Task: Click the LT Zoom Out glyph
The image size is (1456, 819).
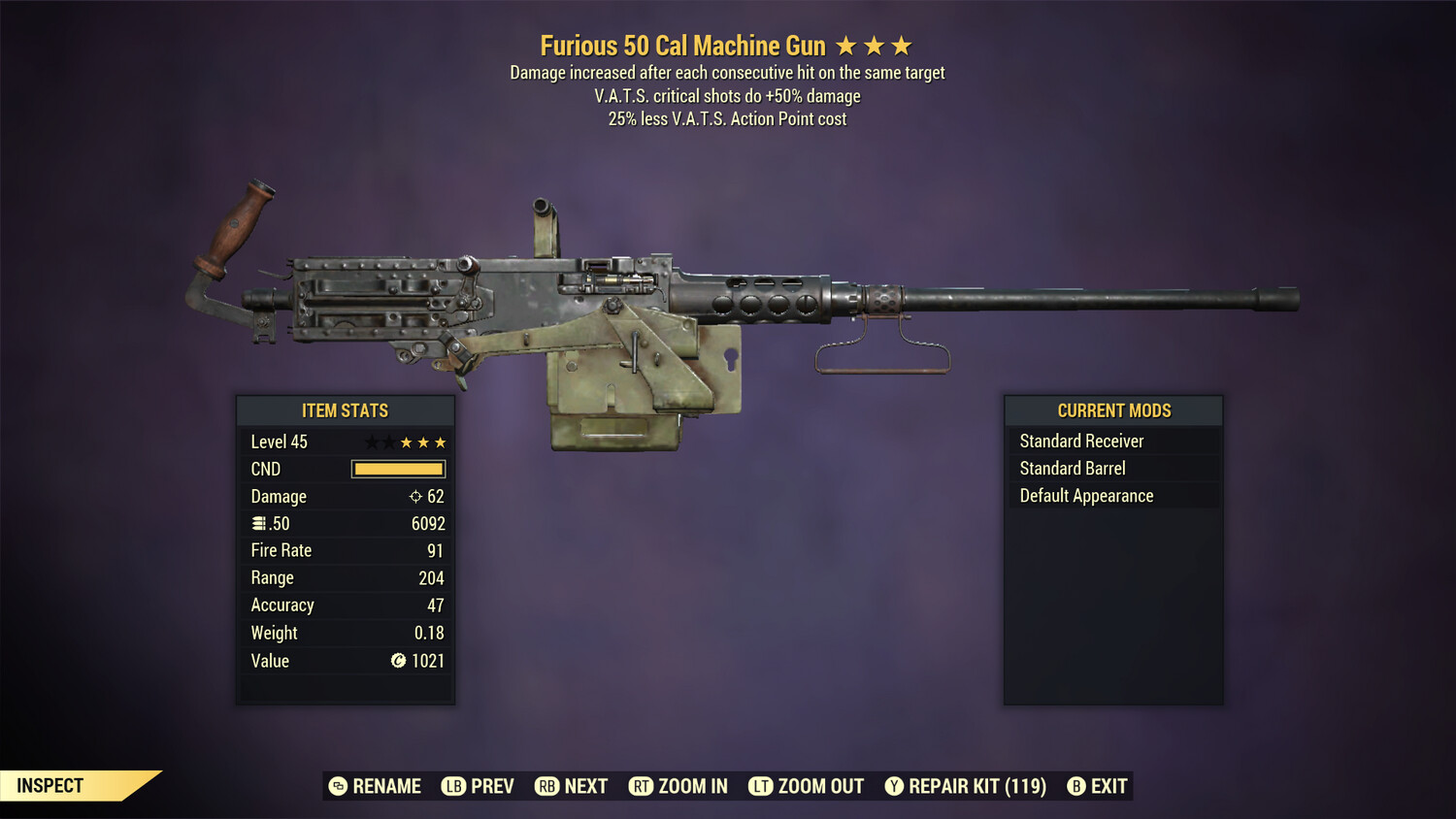Action: [762, 786]
